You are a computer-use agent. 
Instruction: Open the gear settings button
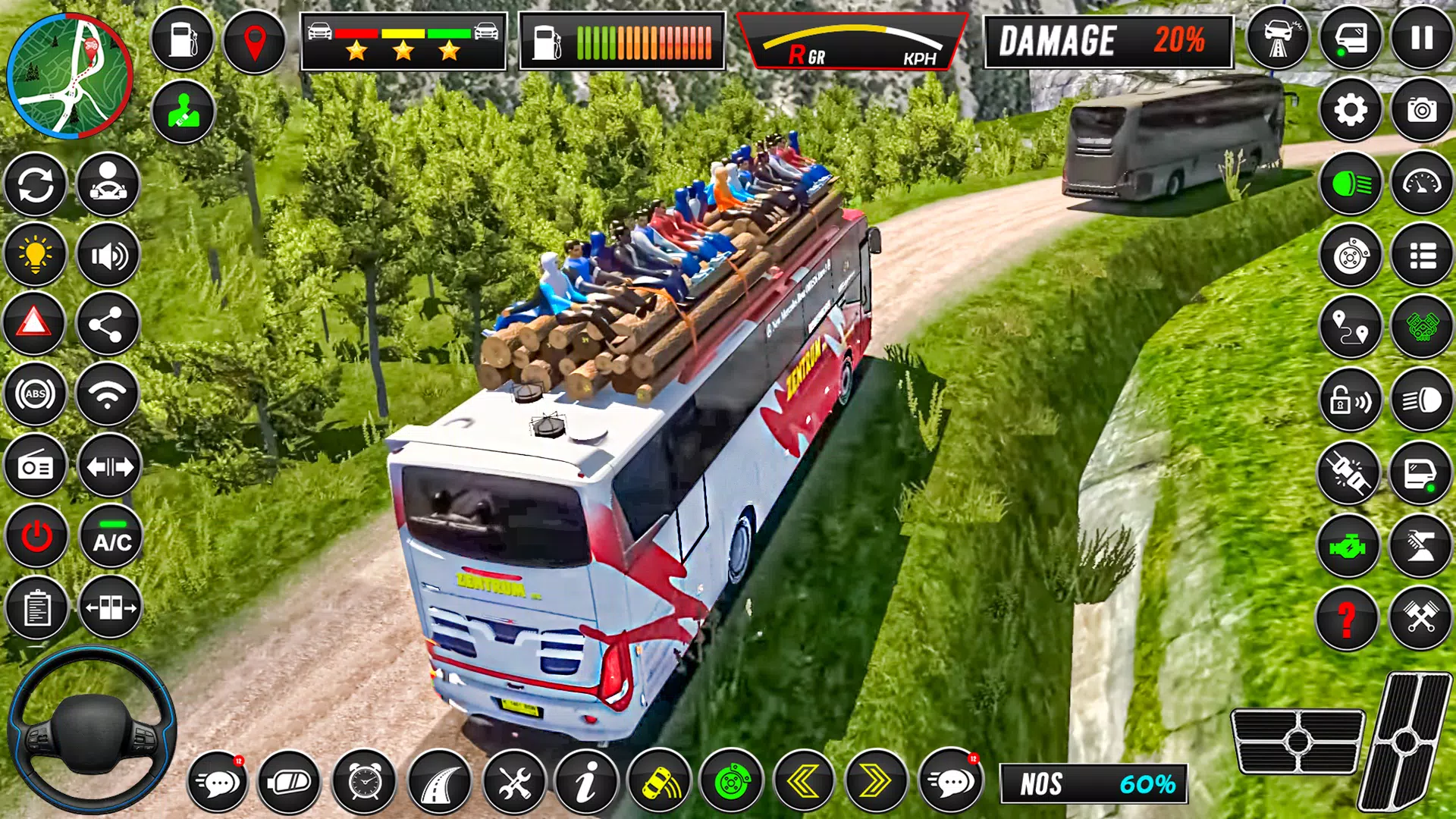pyautogui.click(x=1351, y=111)
